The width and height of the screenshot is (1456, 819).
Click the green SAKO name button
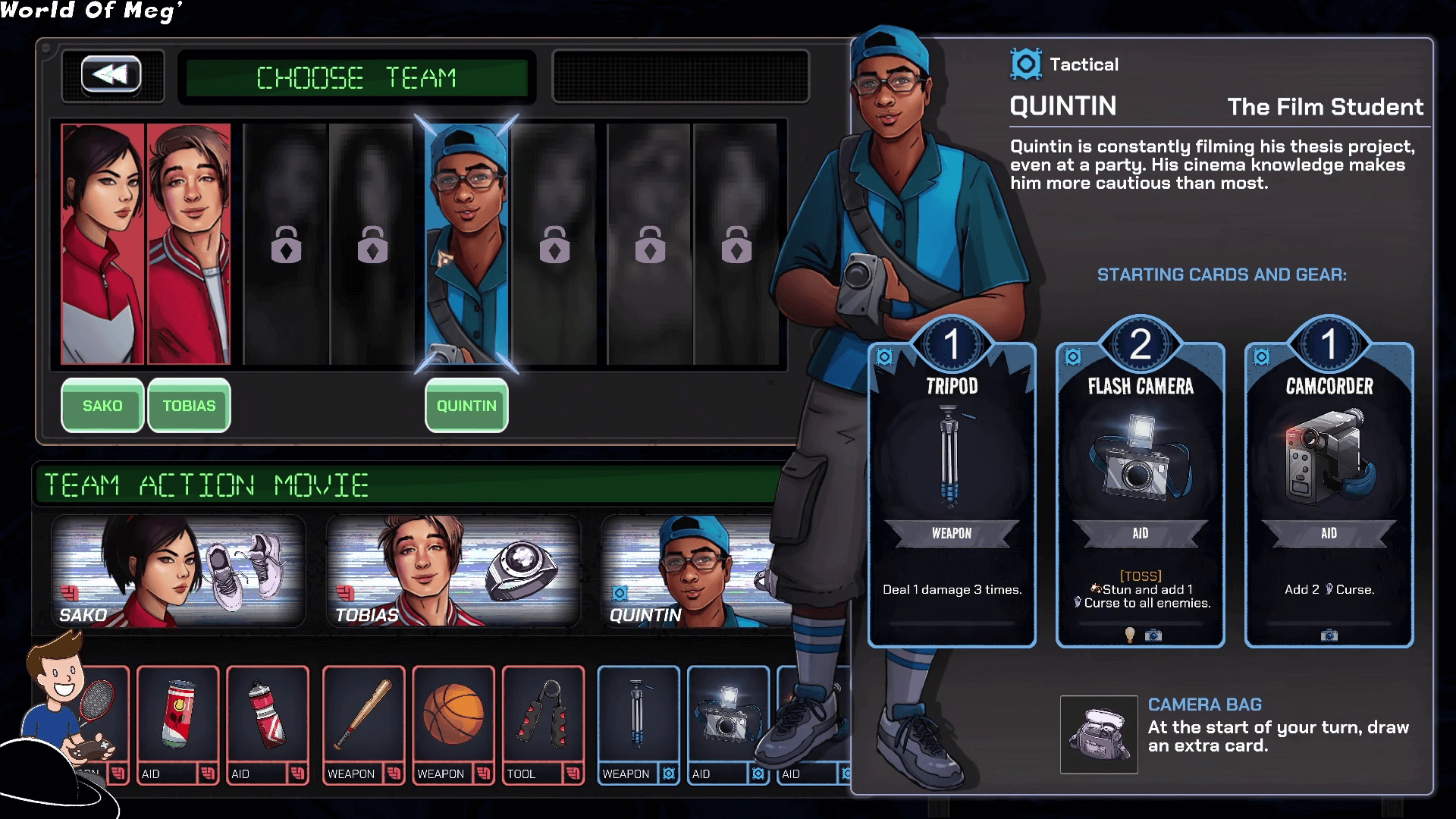tap(102, 406)
